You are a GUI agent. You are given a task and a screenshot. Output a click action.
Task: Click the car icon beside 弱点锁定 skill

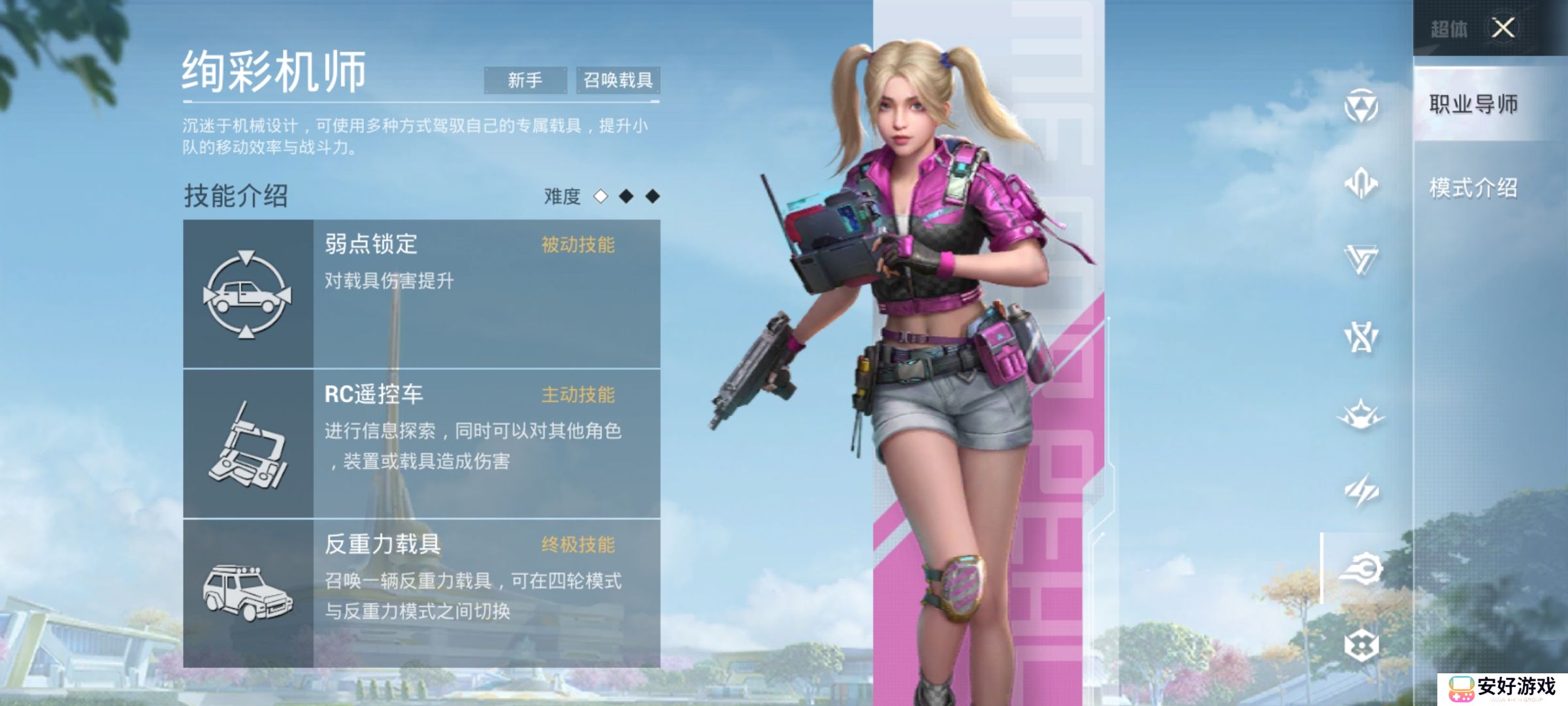pyautogui.click(x=247, y=295)
